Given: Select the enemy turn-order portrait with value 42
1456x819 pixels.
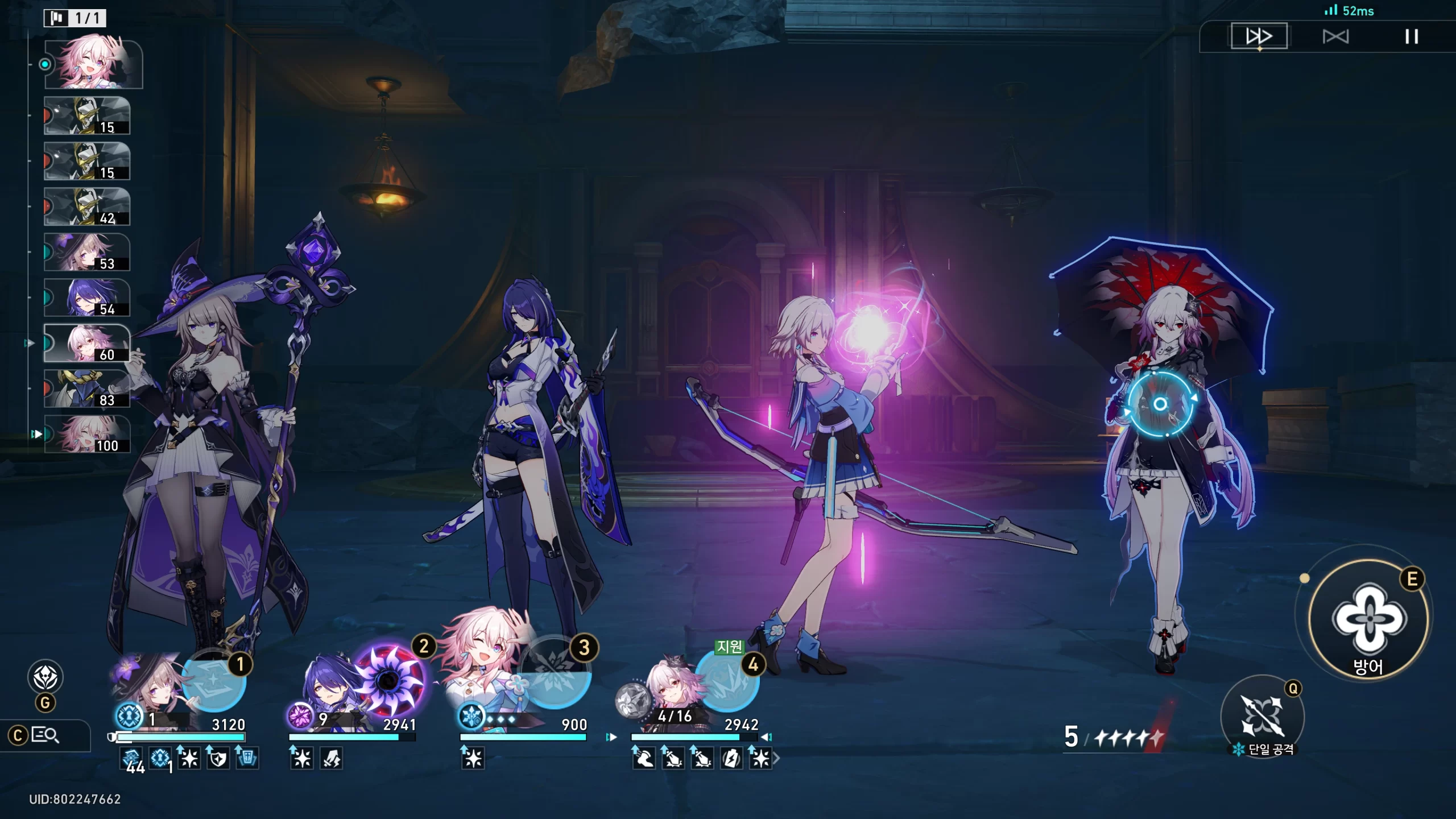Looking at the screenshot, I should [87, 206].
